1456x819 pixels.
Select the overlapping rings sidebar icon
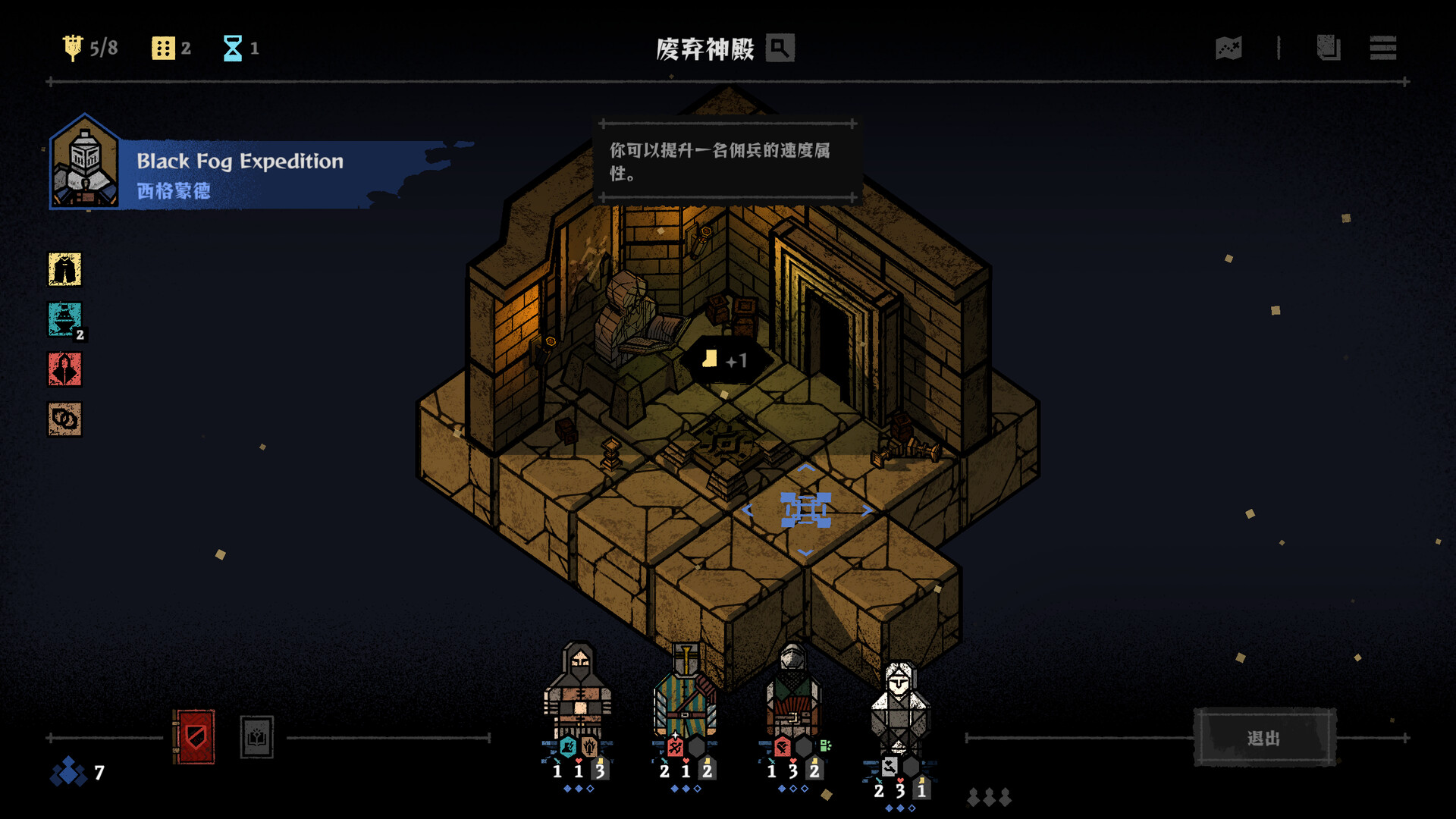64,421
